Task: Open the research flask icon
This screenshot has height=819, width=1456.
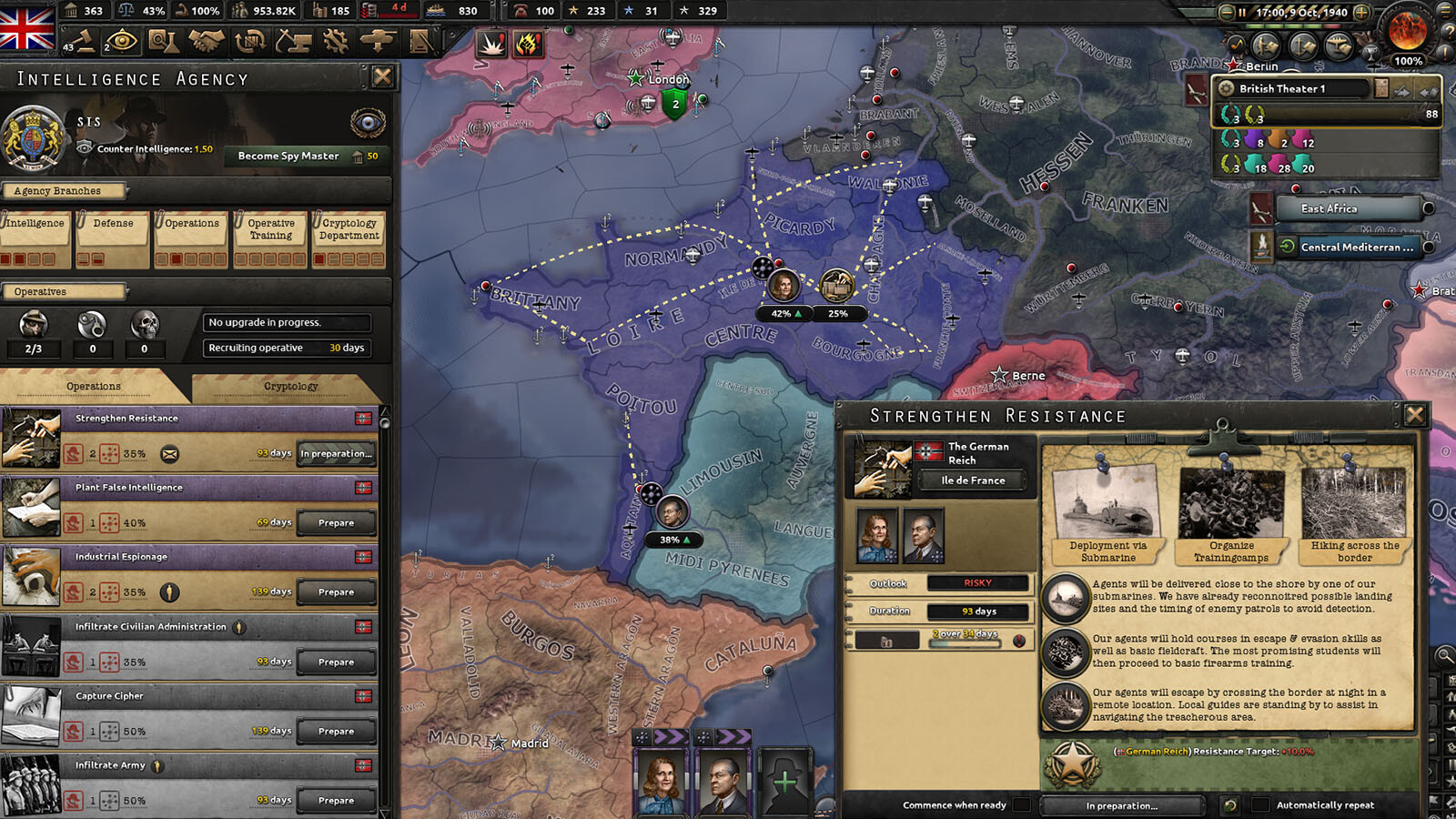Action: [x=164, y=42]
